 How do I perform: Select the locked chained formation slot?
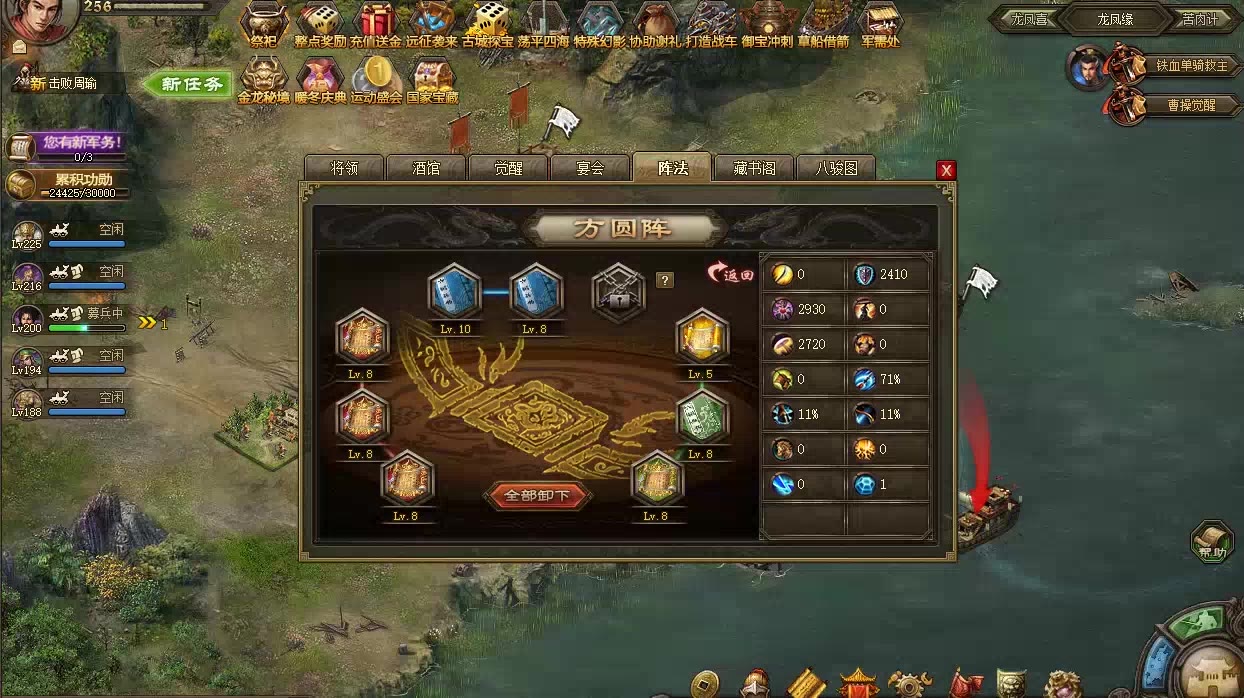[619, 291]
